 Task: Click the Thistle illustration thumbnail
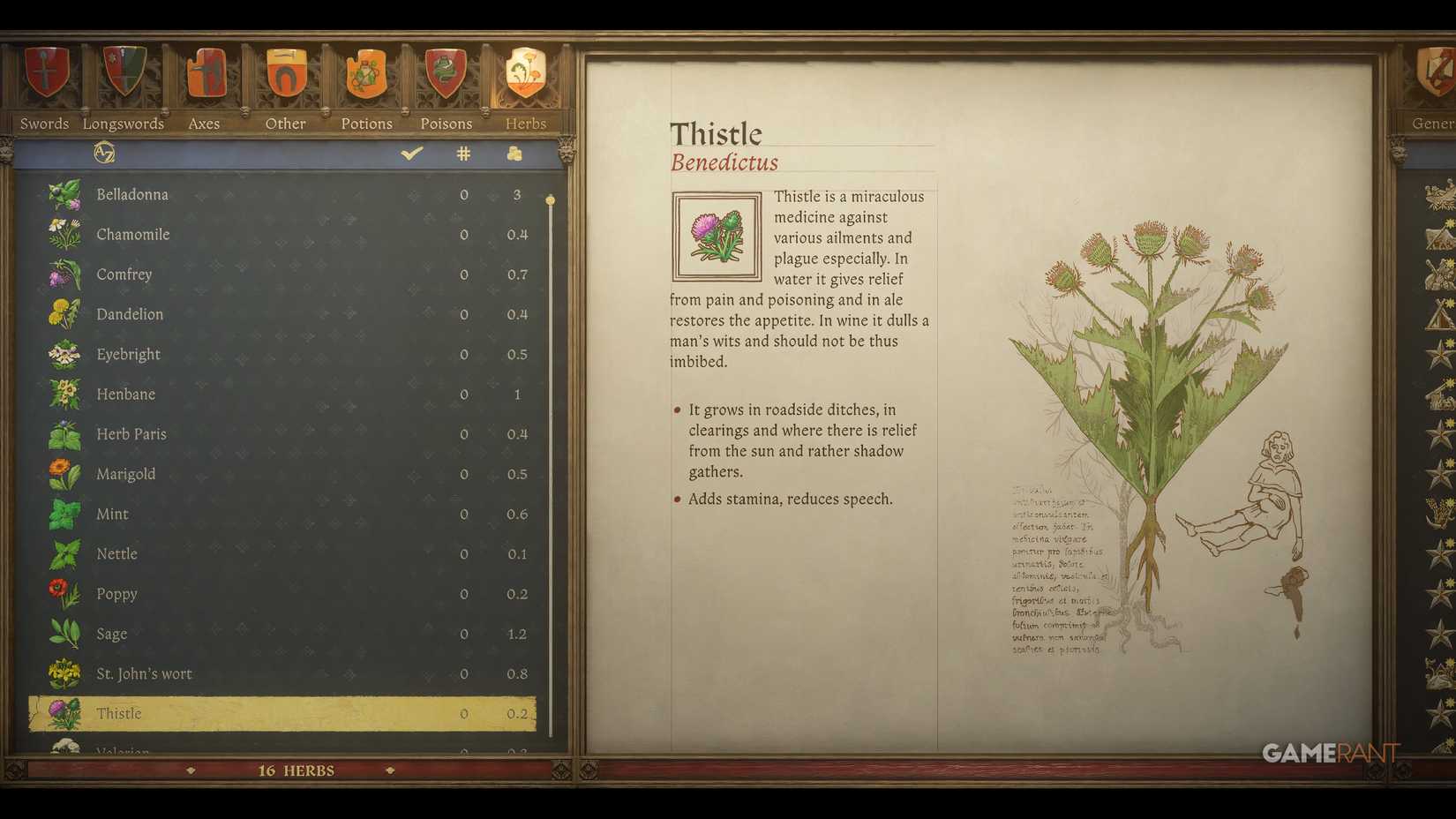point(717,236)
